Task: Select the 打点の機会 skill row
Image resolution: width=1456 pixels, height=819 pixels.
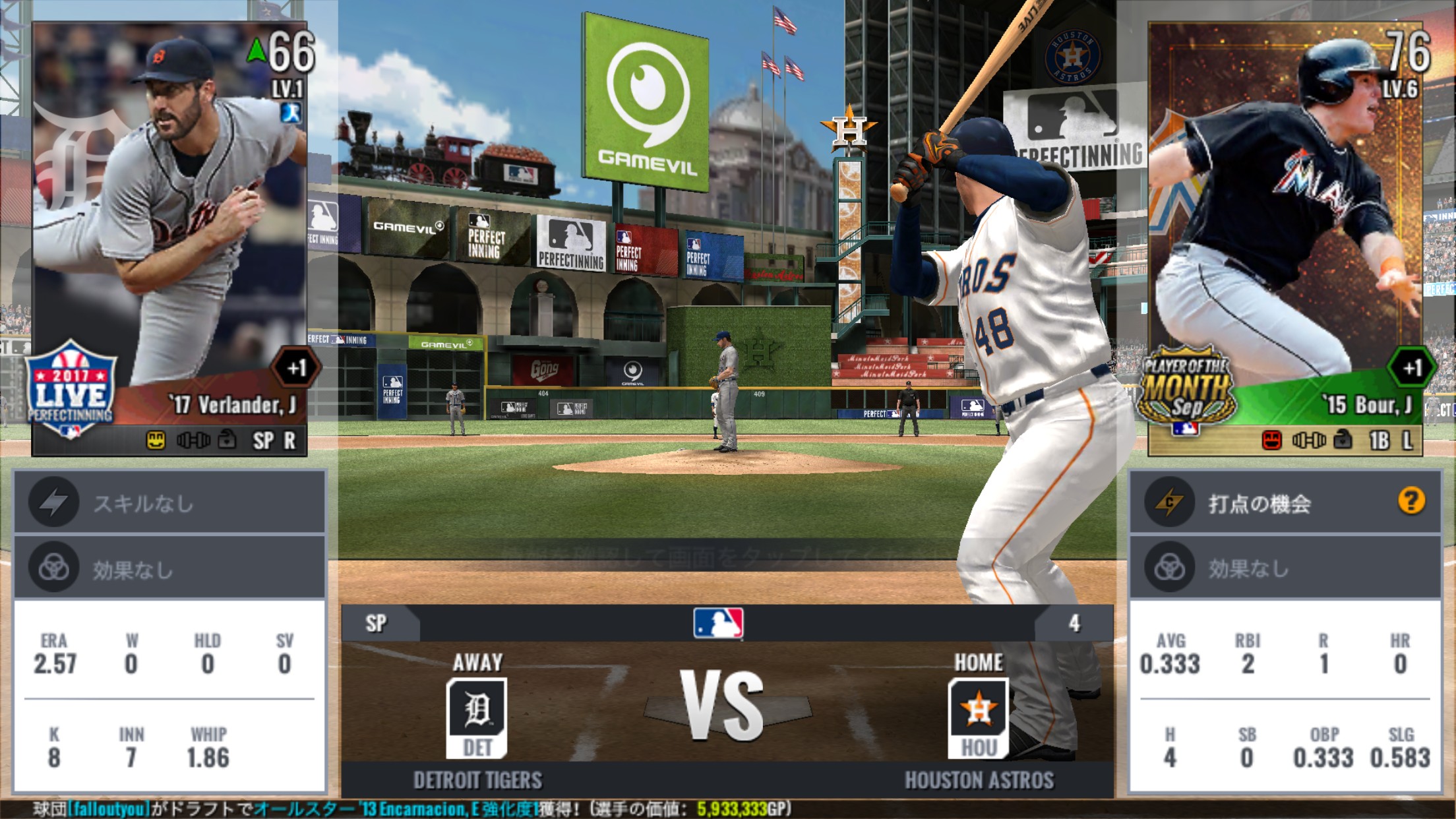Action: 1259,503
